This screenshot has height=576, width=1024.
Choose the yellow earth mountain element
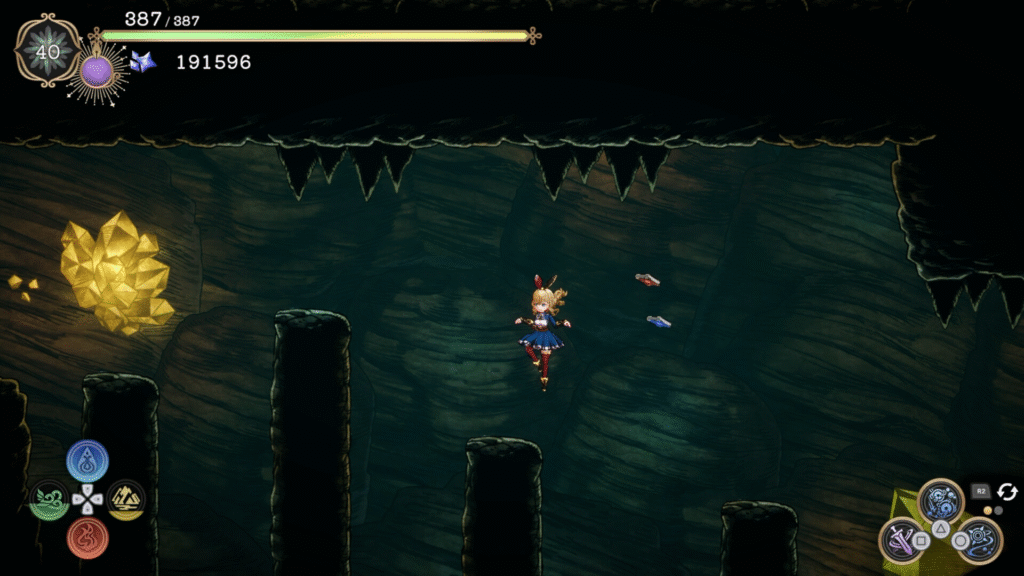click(x=126, y=499)
